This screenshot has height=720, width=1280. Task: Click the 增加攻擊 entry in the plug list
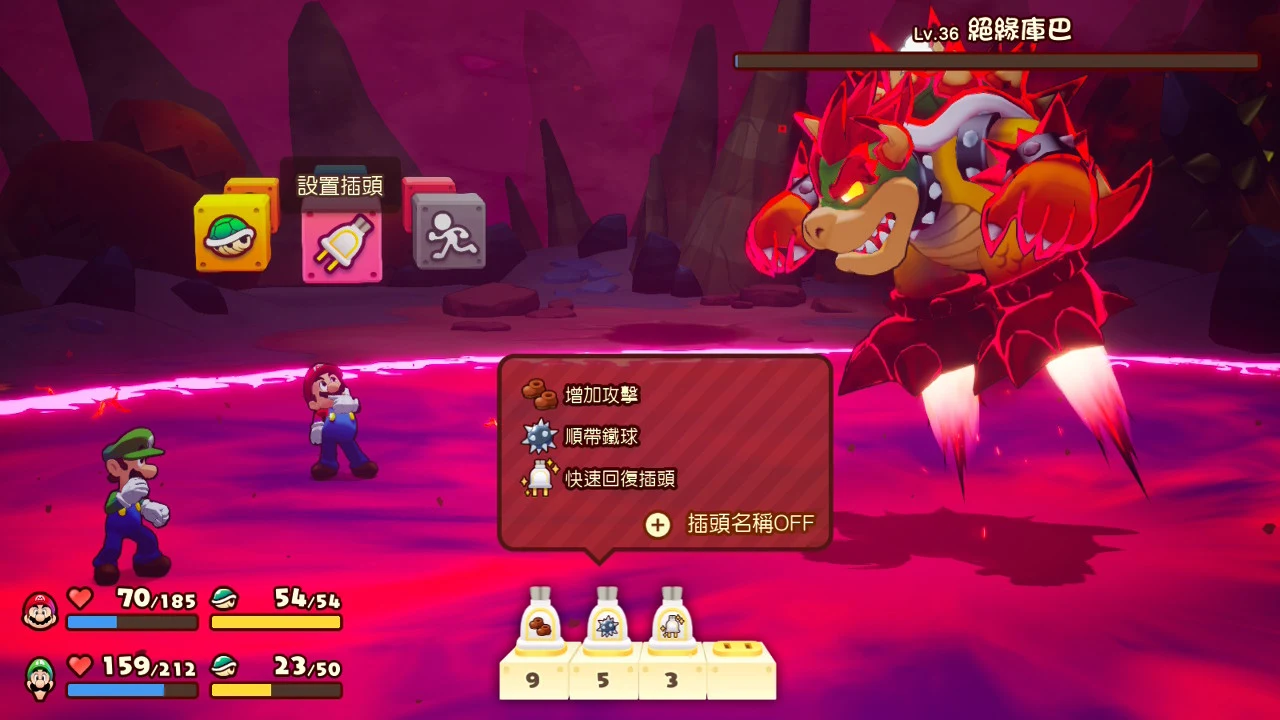[x=601, y=395]
